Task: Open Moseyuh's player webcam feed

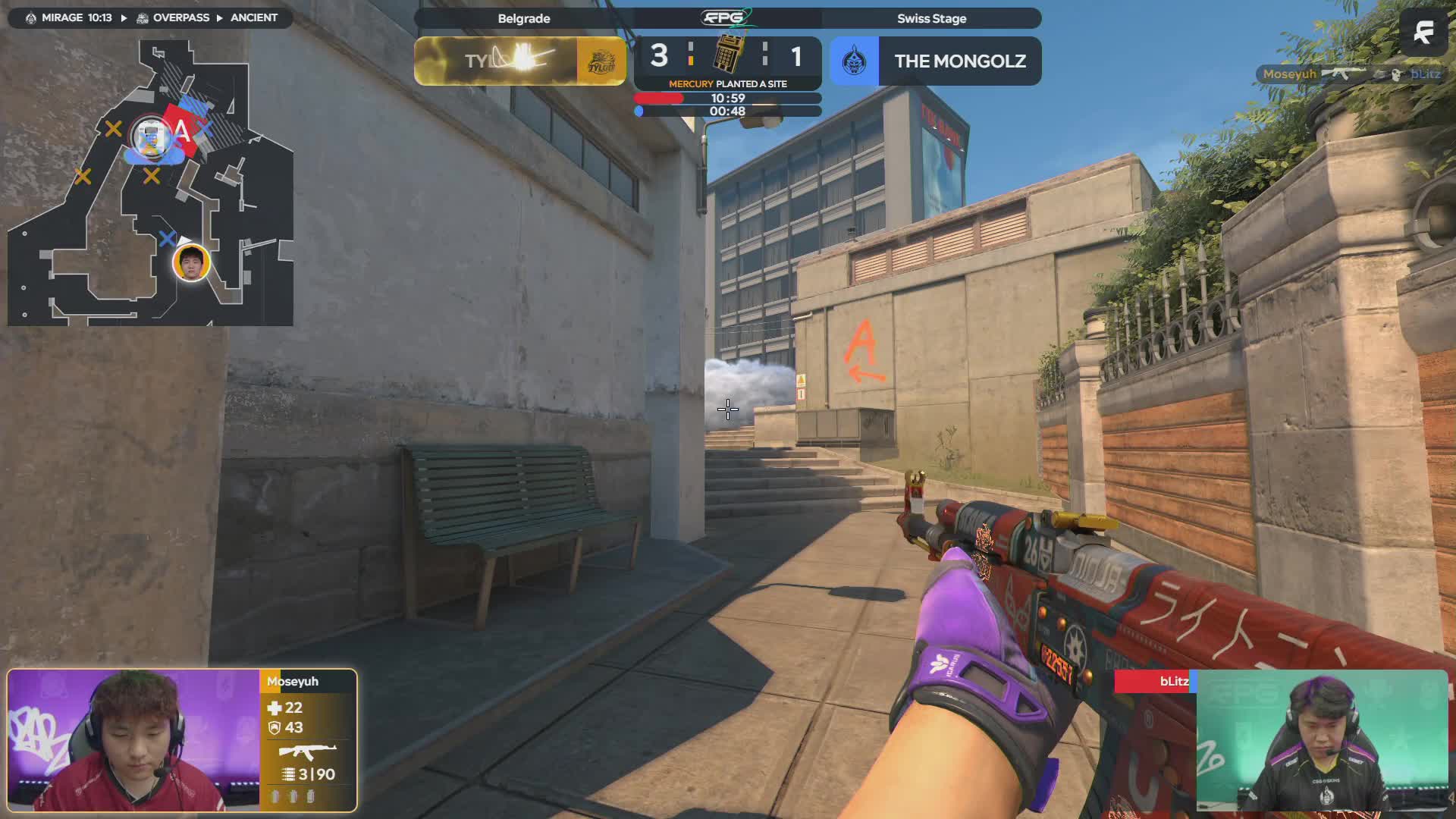Action: coord(134,740)
